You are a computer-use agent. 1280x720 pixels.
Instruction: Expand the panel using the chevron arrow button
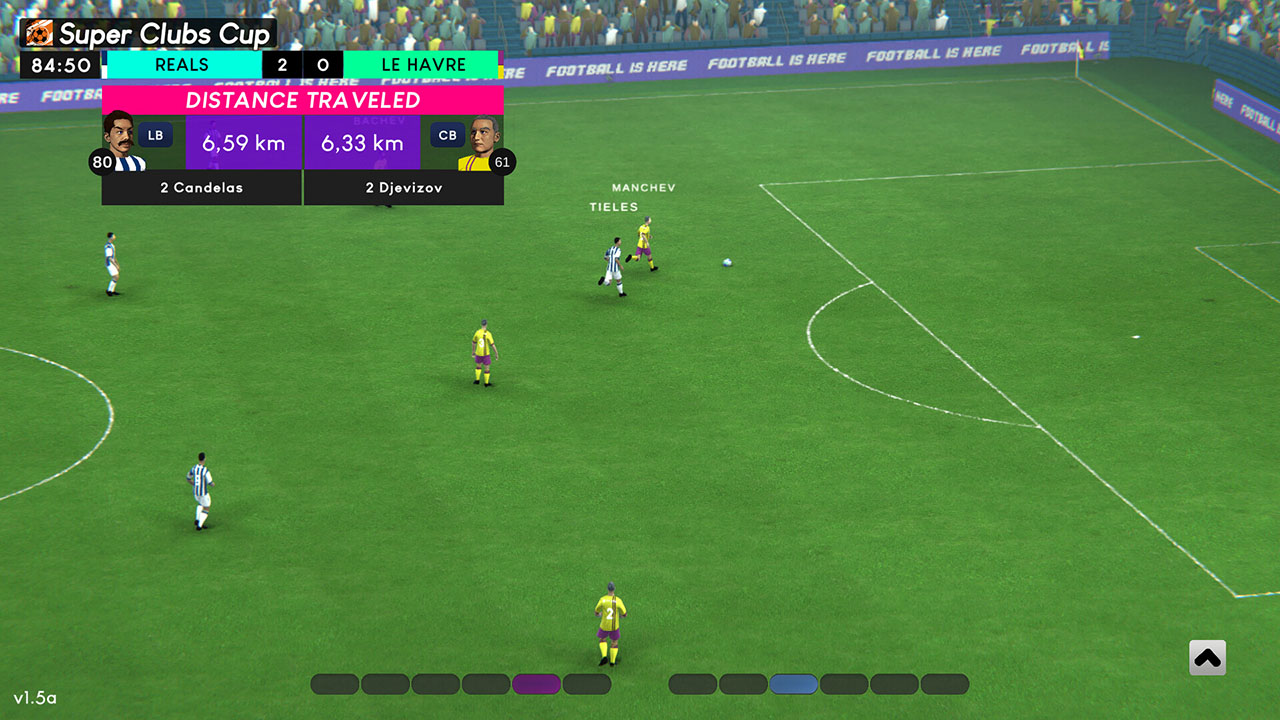click(x=1208, y=657)
